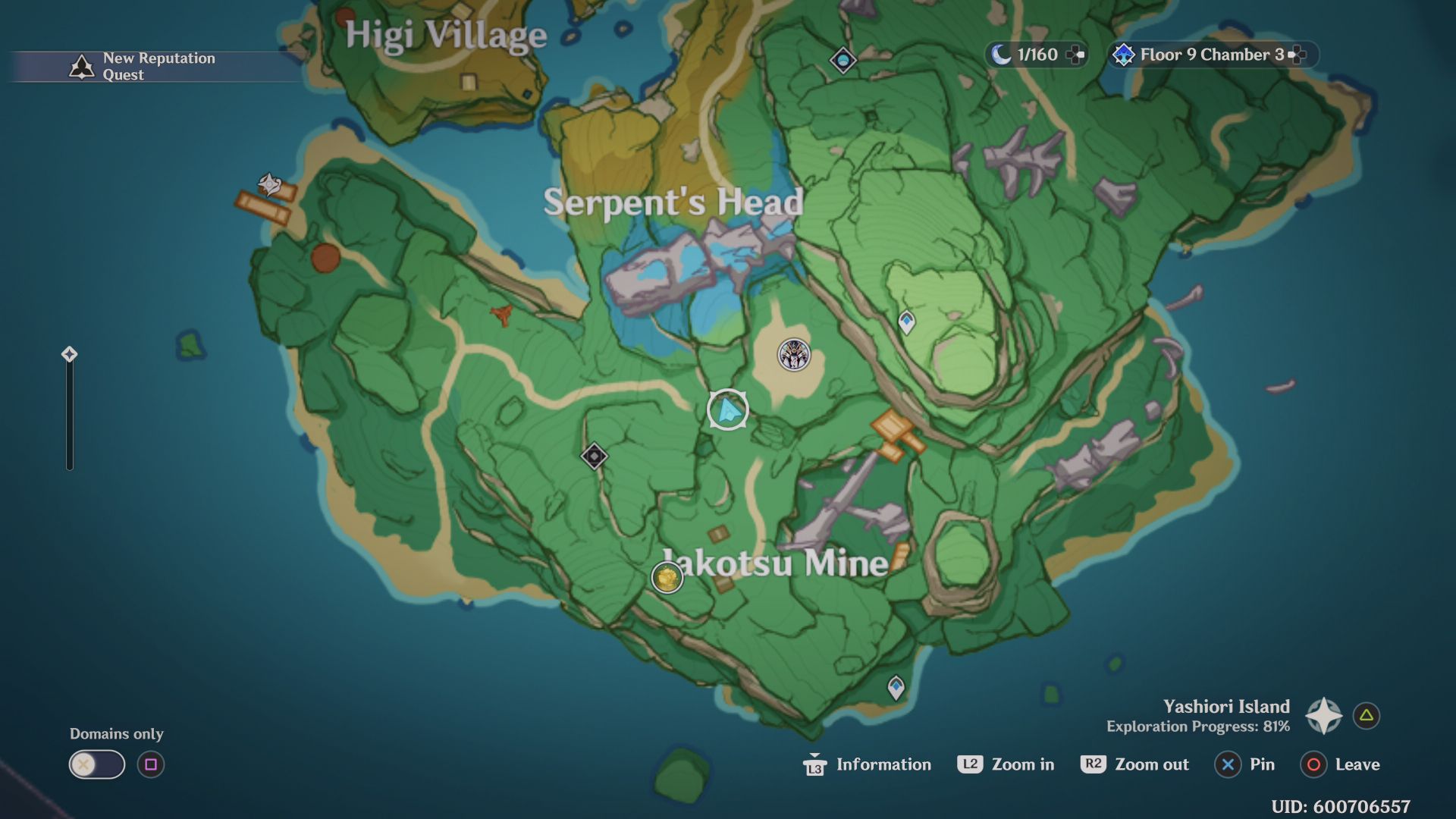Click the shuriken pin marker on the western pier

click(269, 184)
